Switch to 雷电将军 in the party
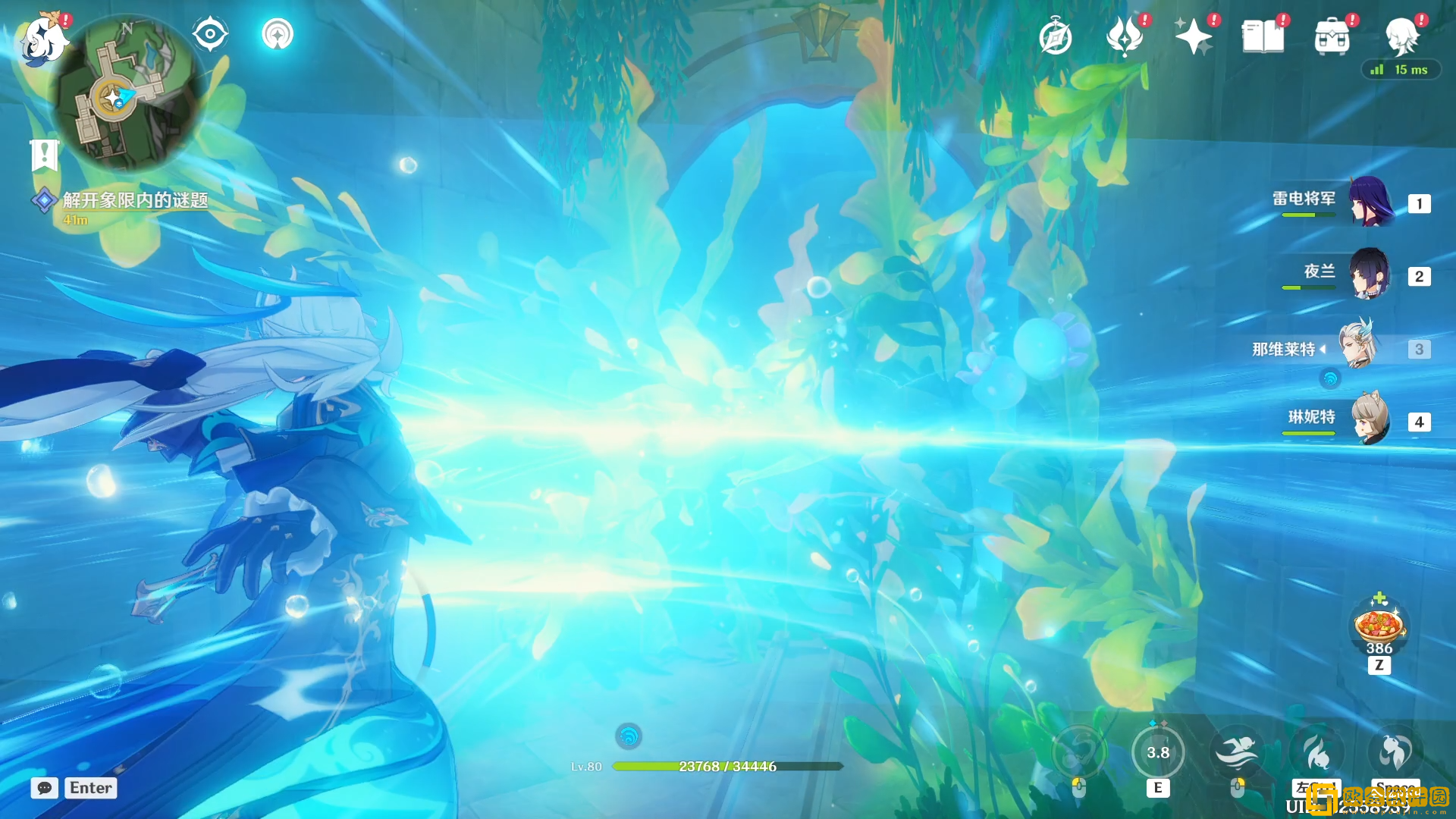Screen dimensions: 1456x819 pos(1370,202)
